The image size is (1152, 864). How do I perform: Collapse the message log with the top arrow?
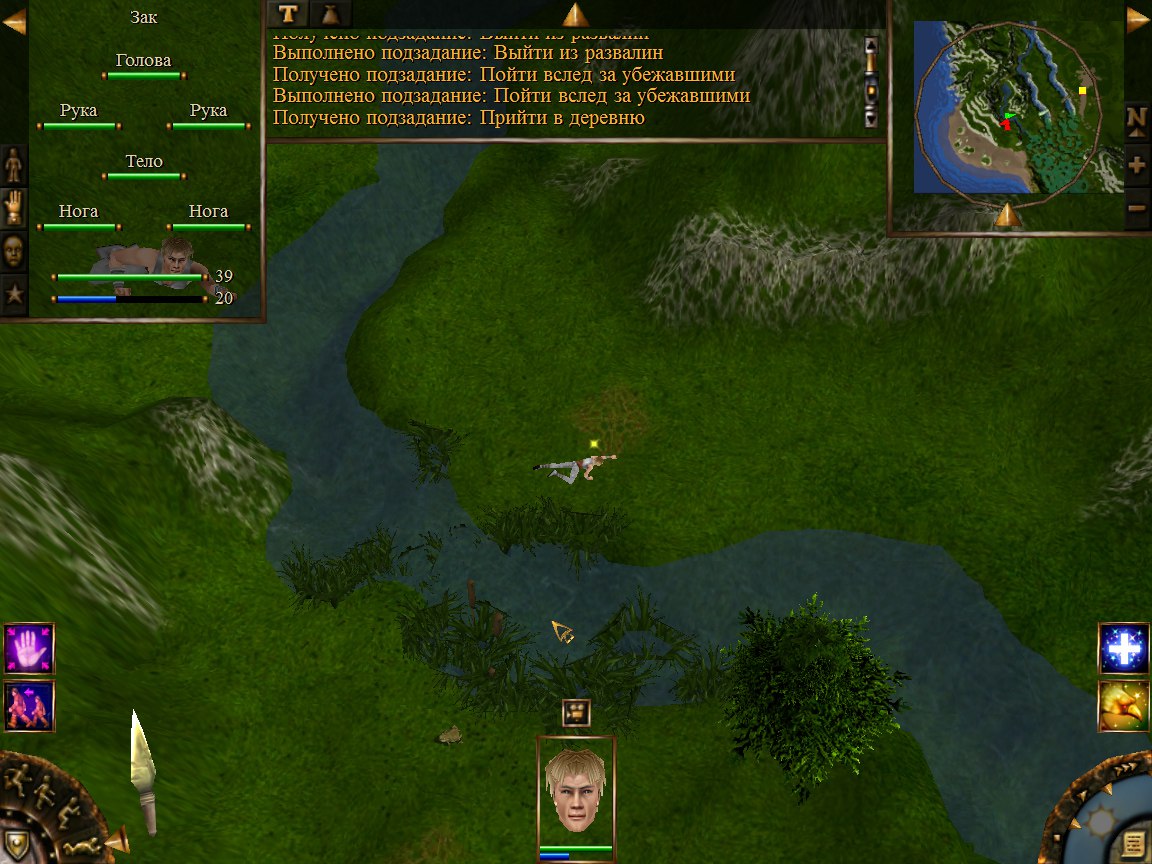coord(576,14)
